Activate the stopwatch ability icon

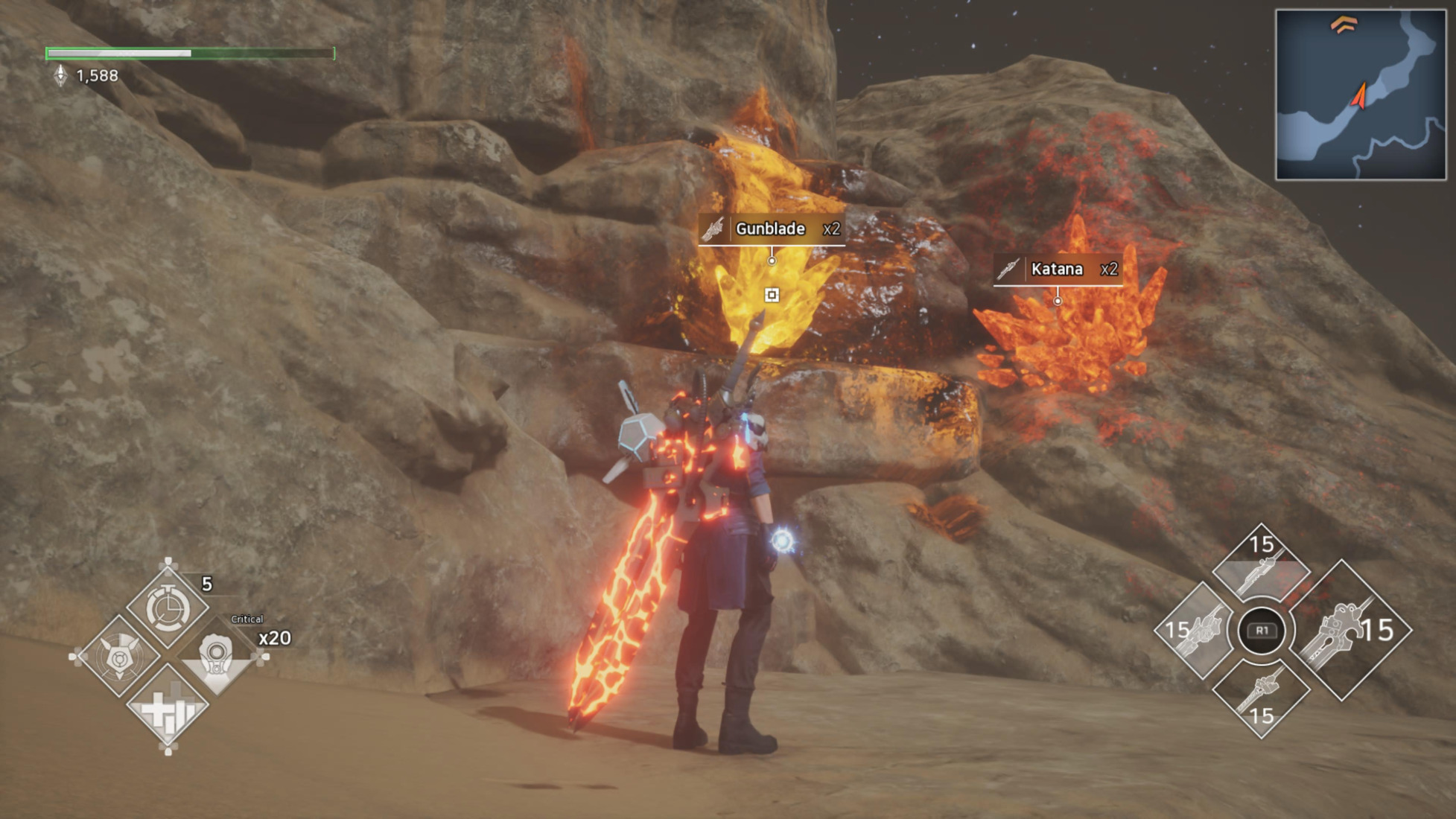pos(168,609)
